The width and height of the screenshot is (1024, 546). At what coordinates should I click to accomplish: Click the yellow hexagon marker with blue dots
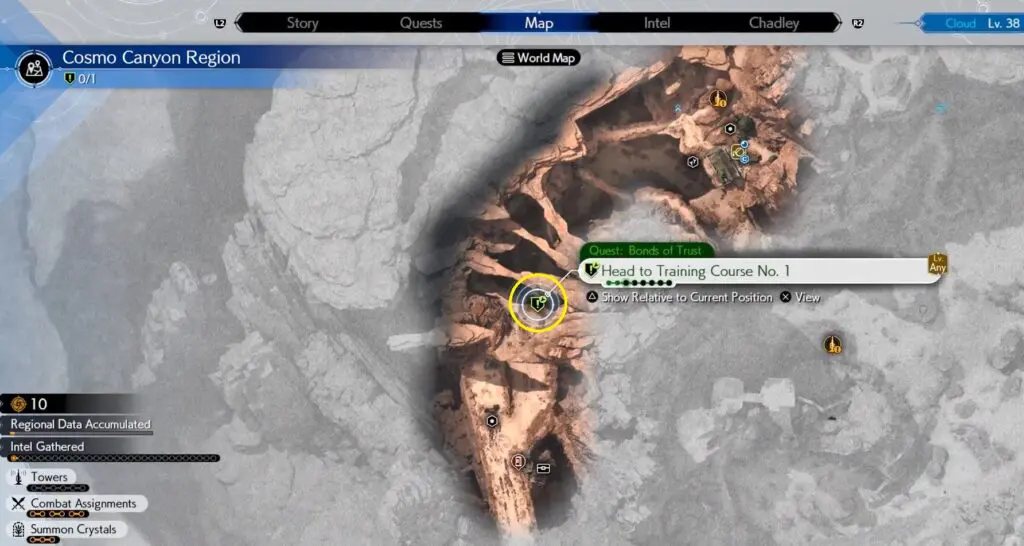738,152
